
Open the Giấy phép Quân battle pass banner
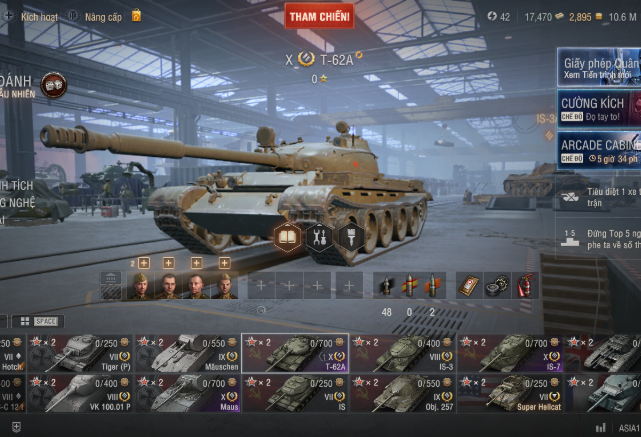(598, 68)
